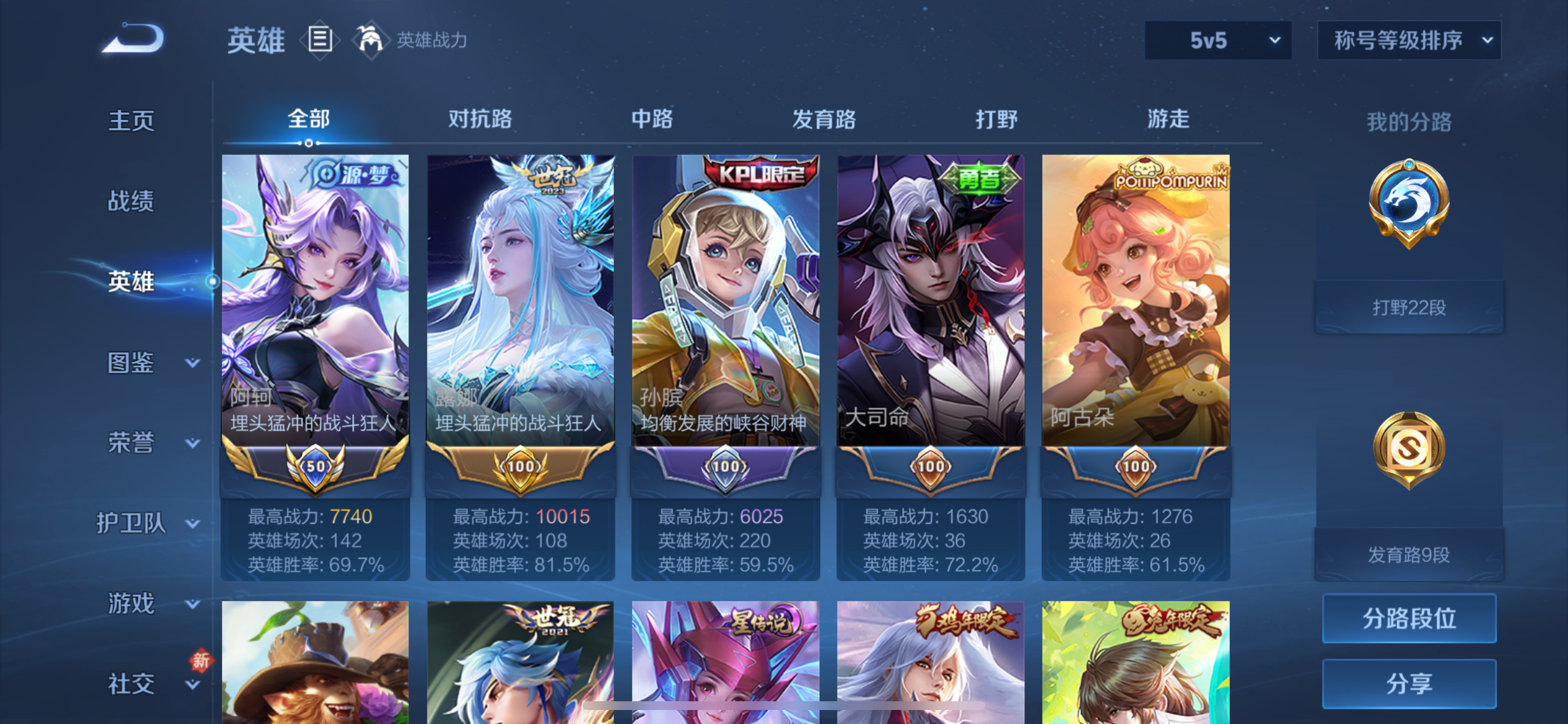Switch hero roster to 英雄 sidebar entry
The image size is (1568, 724).
131,282
